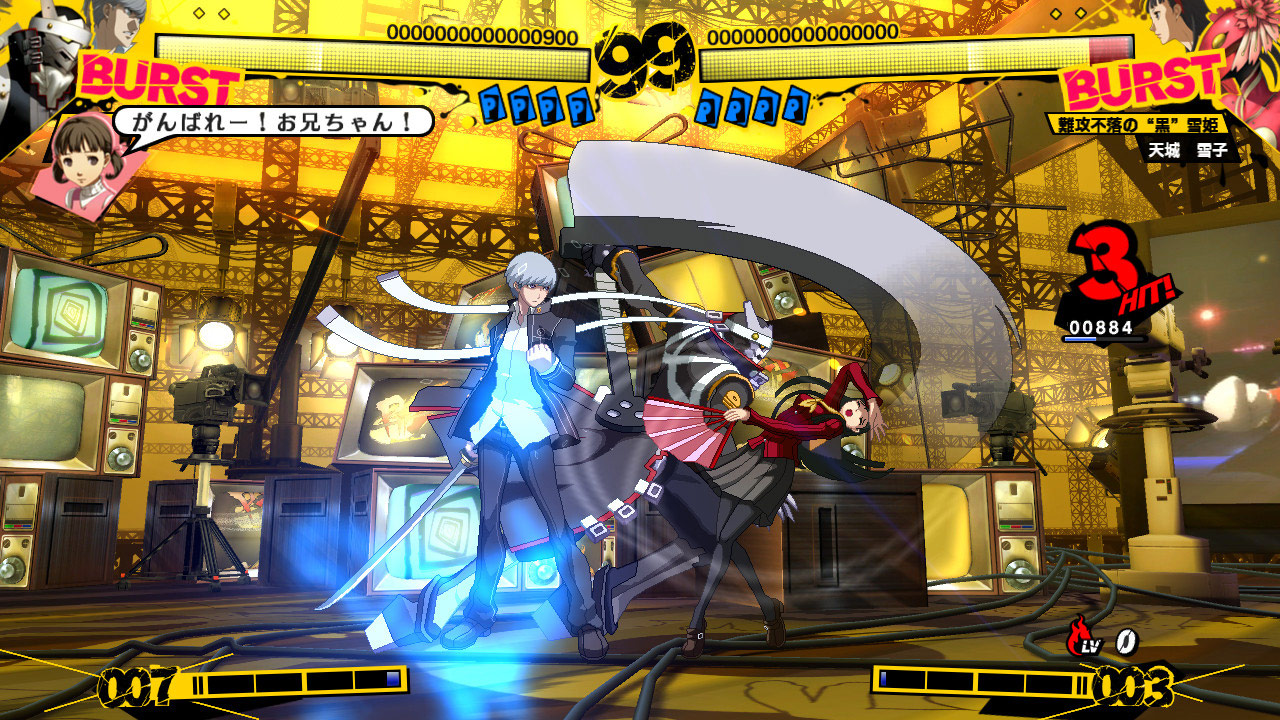Click the bottom-left meter labeled 007
This screenshot has width=1280, height=720.
tap(140, 688)
